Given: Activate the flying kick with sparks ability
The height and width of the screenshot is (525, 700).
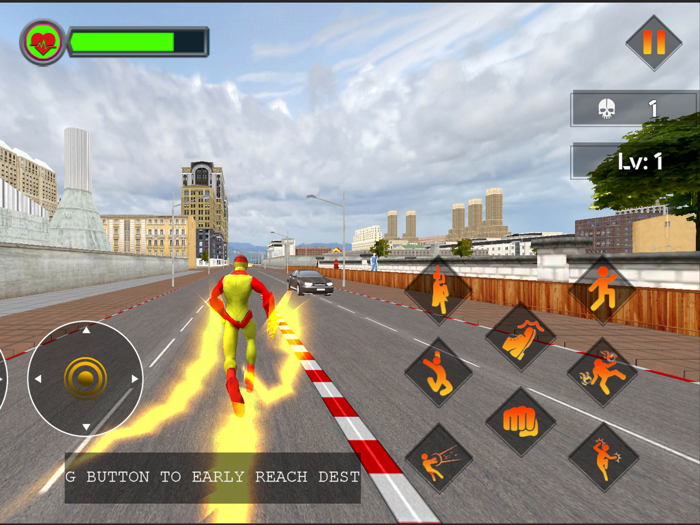Looking at the screenshot, I should pyautogui.click(x=602, y=372).
